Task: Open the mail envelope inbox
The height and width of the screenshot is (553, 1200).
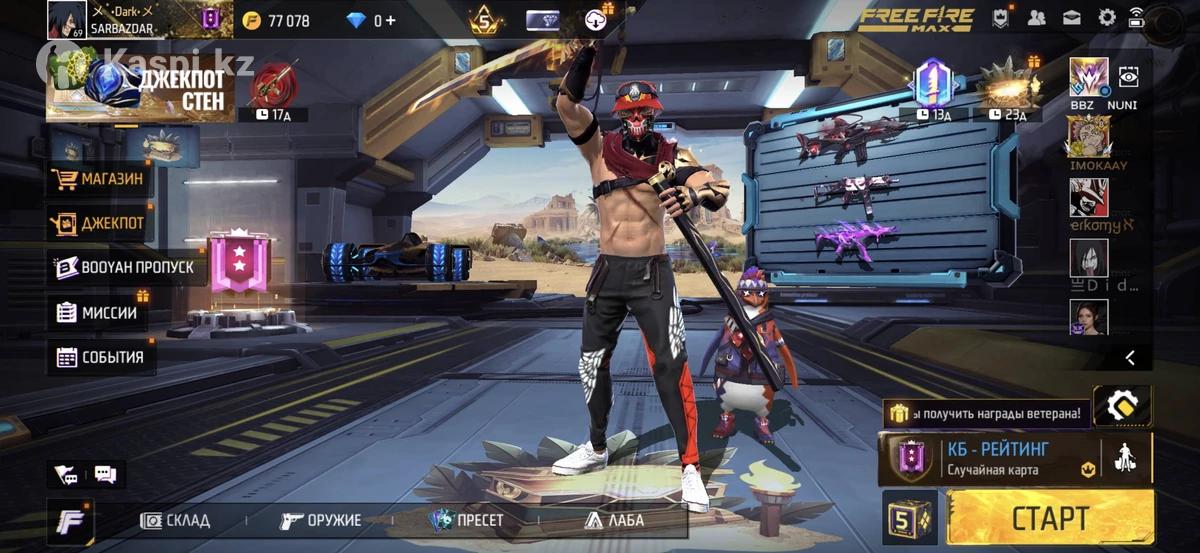Action: point(1072,18)
